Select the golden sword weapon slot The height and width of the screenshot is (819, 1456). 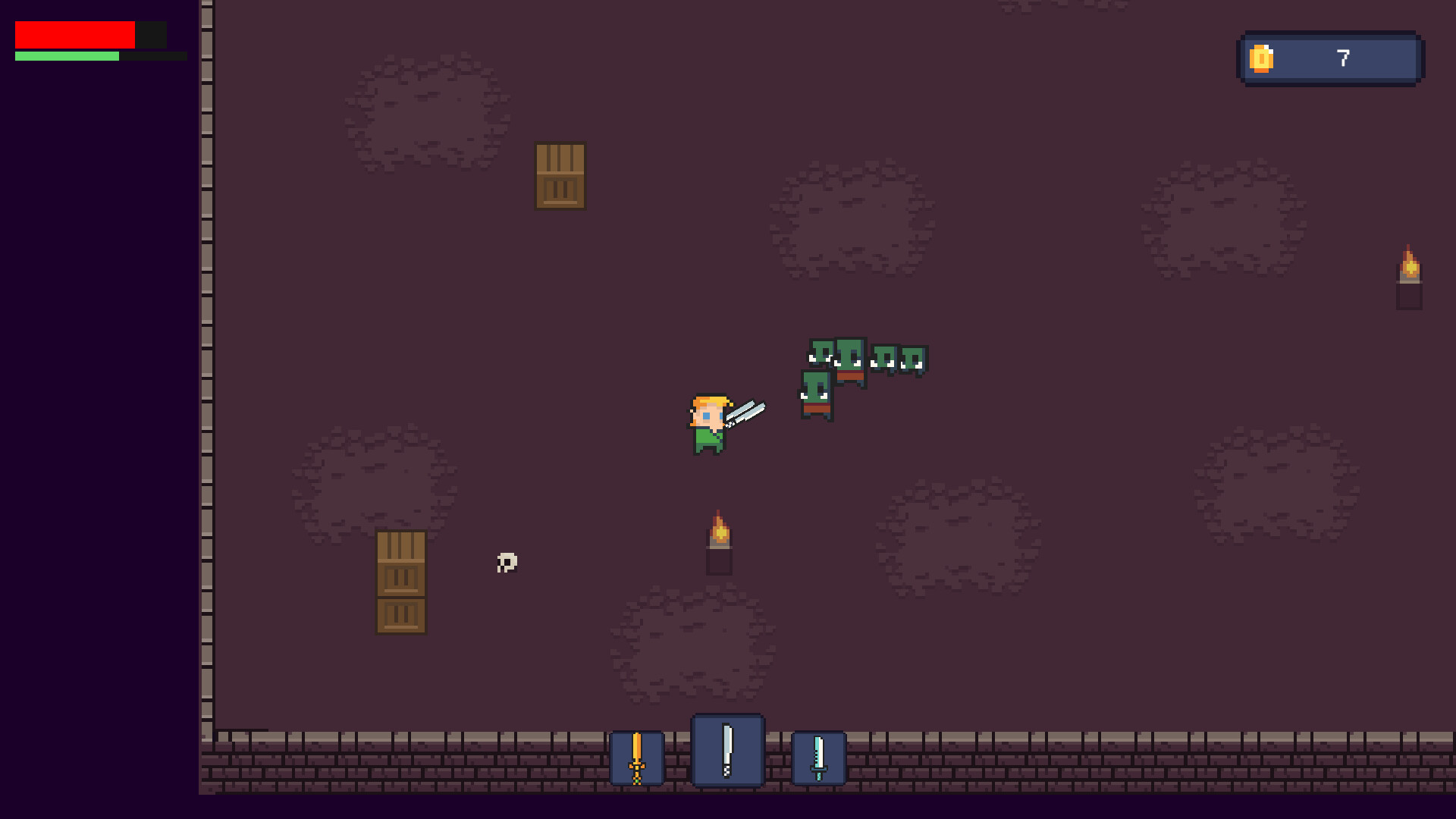636,757
